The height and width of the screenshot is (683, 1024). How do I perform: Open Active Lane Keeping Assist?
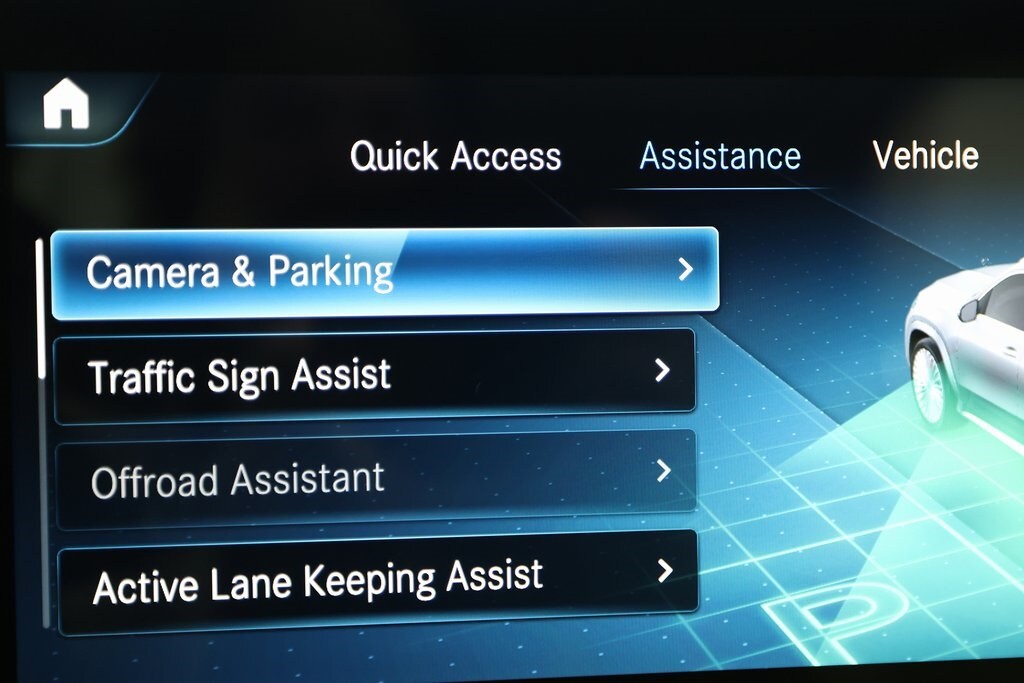[377, 582]
